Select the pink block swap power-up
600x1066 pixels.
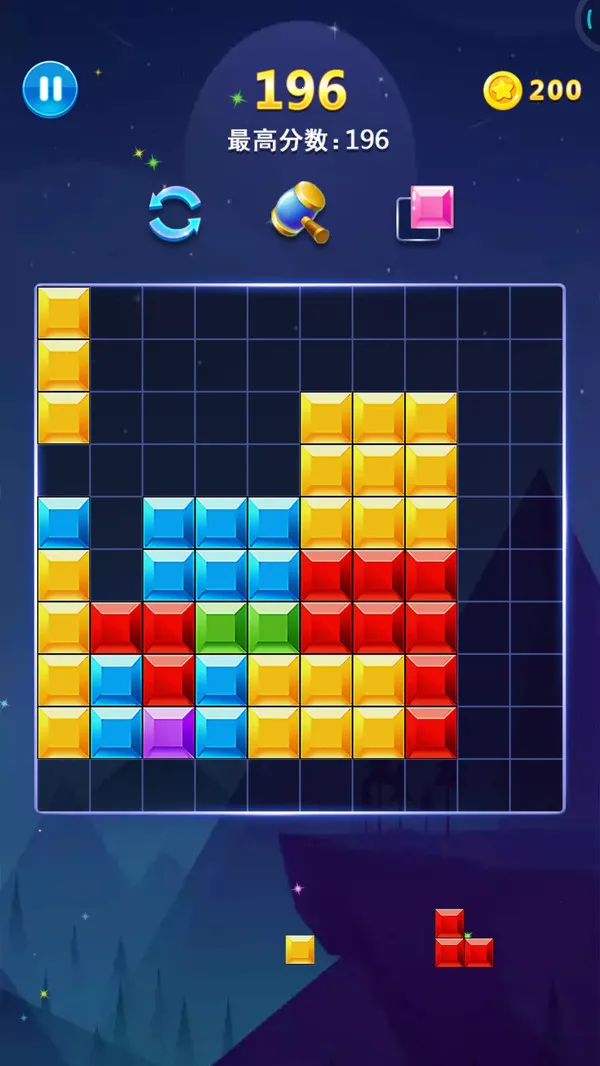pyautogui.click(x=426, y=212)
